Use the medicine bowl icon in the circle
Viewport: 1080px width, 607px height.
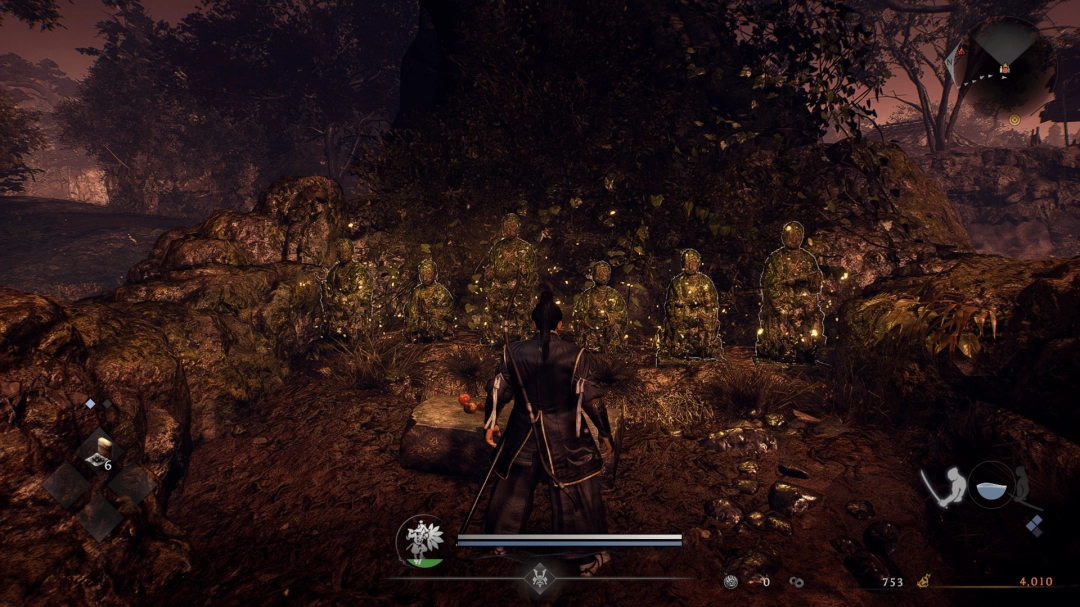click(990, 485)
